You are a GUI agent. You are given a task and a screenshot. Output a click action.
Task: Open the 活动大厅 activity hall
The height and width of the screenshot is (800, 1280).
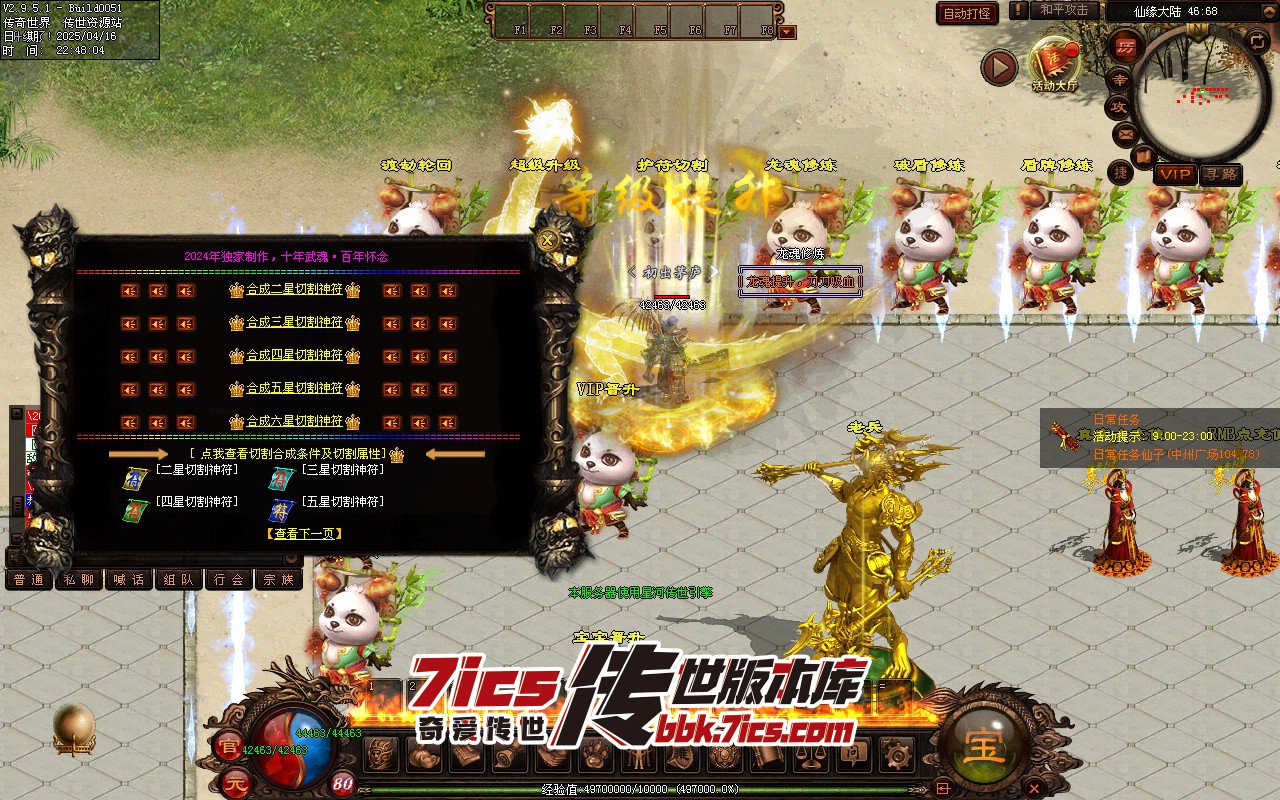[x=1055, y=65]
